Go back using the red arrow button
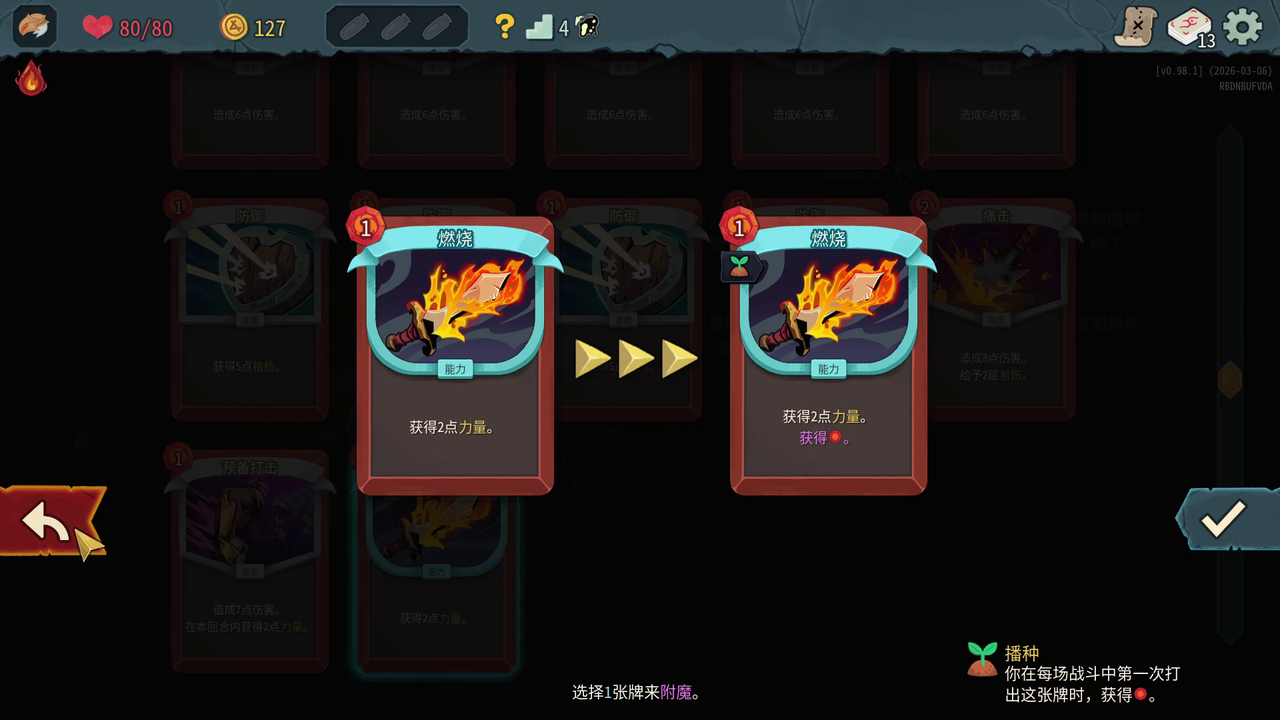 [48, 520]
